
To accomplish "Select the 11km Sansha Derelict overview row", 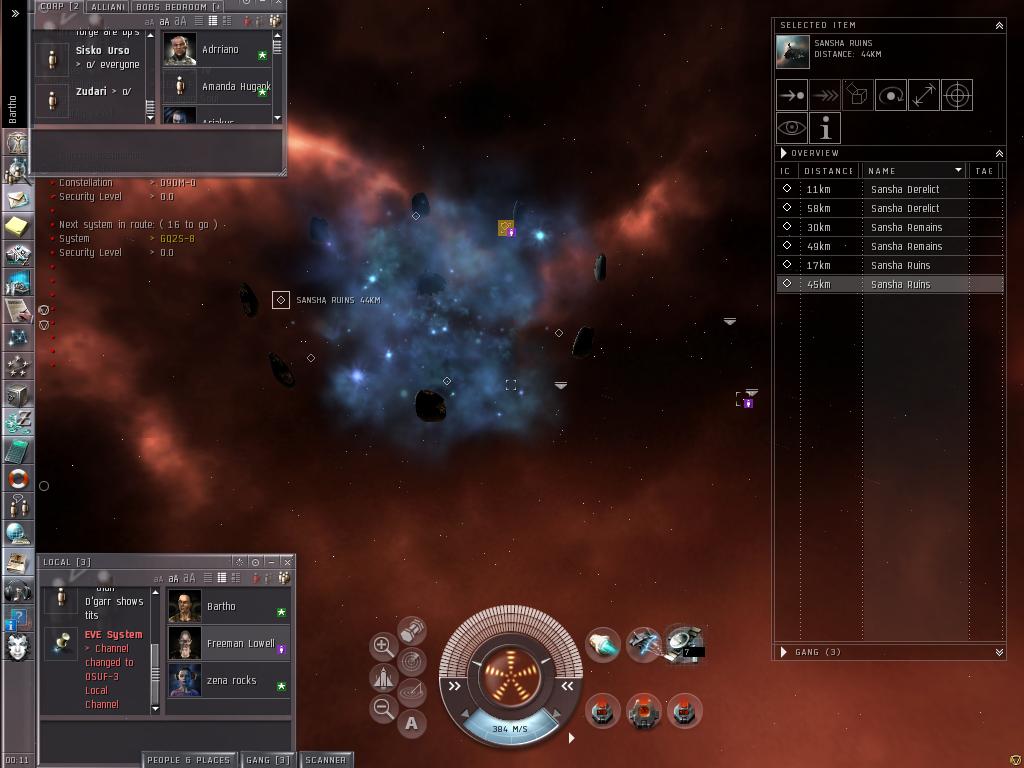I will click(890, 189).
